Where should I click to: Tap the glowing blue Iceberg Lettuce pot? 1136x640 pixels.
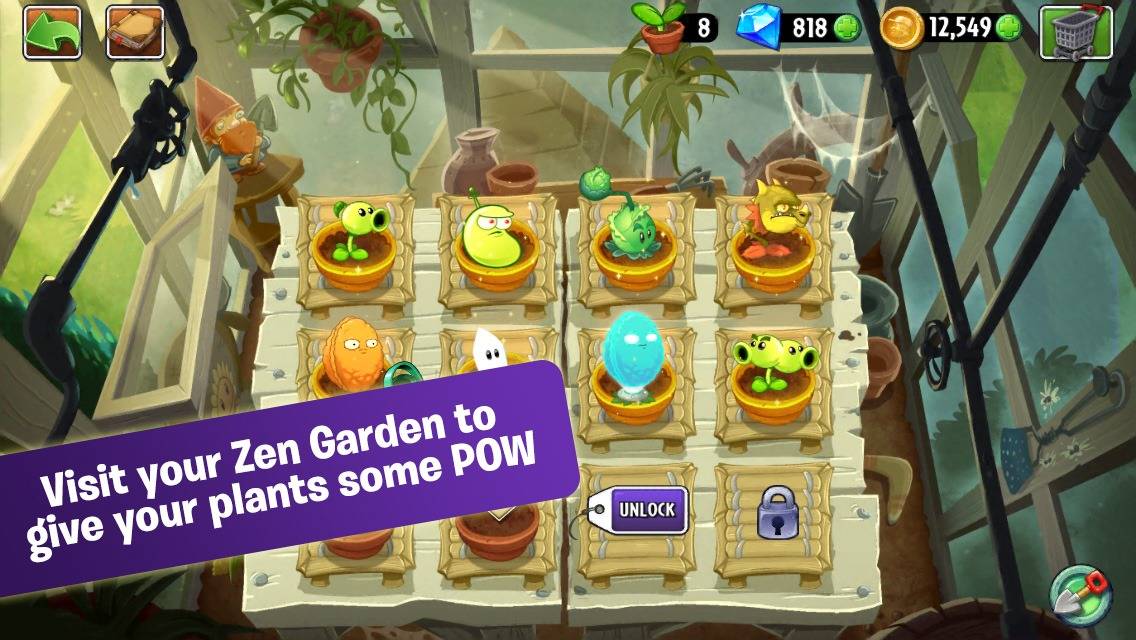[x=631, y=369]
